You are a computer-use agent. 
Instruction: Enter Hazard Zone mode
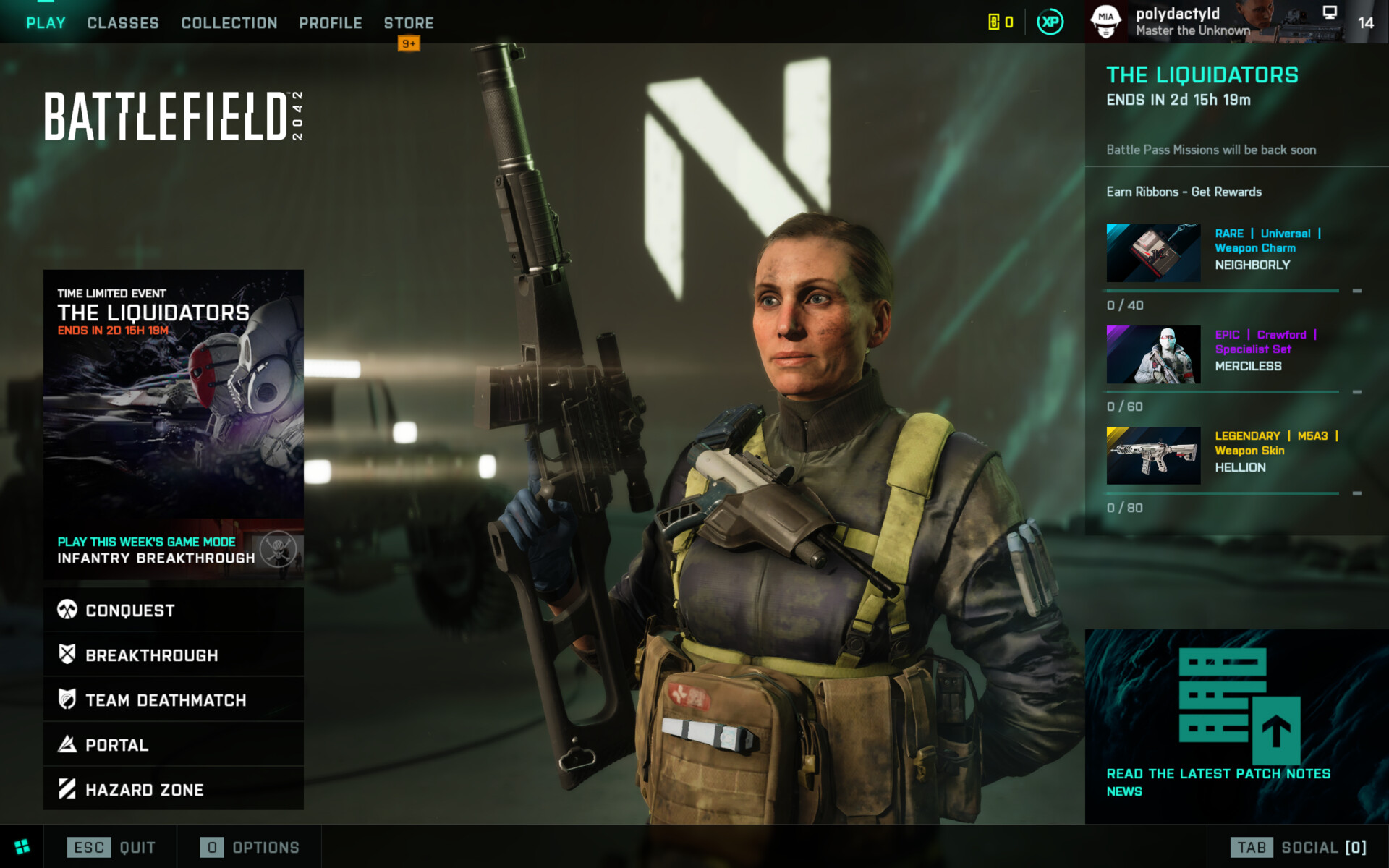[x=174, y=790]
